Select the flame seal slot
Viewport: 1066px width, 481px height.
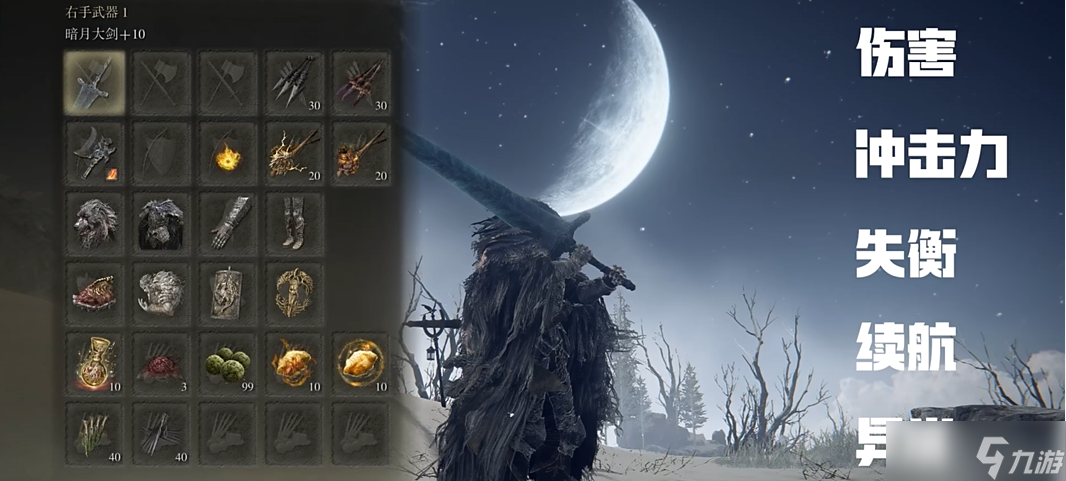[x=227, y=152]
